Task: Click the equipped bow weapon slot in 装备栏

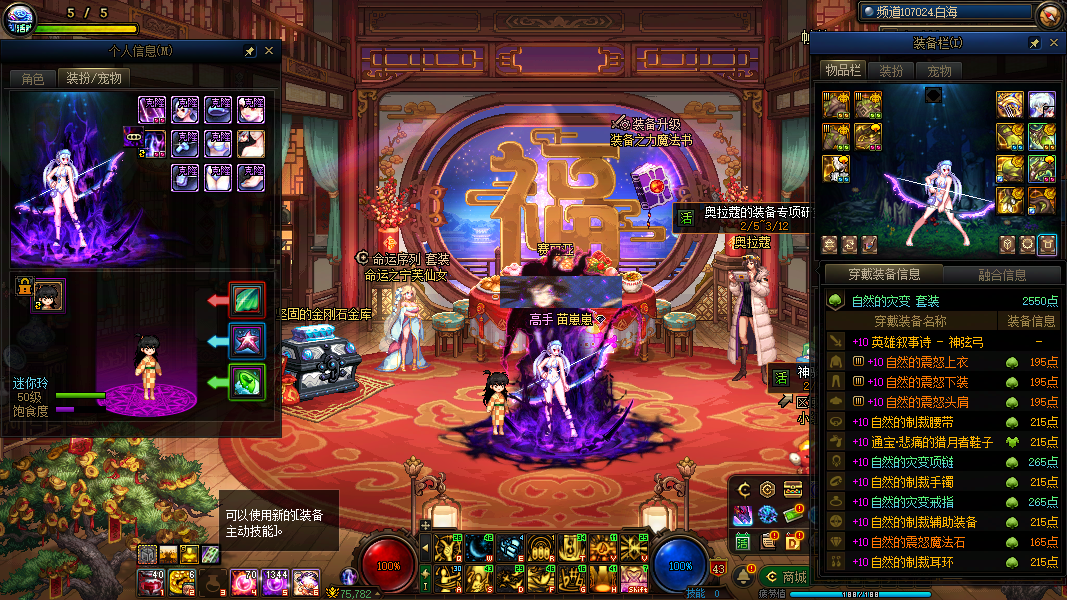Action: (1009, 104)
